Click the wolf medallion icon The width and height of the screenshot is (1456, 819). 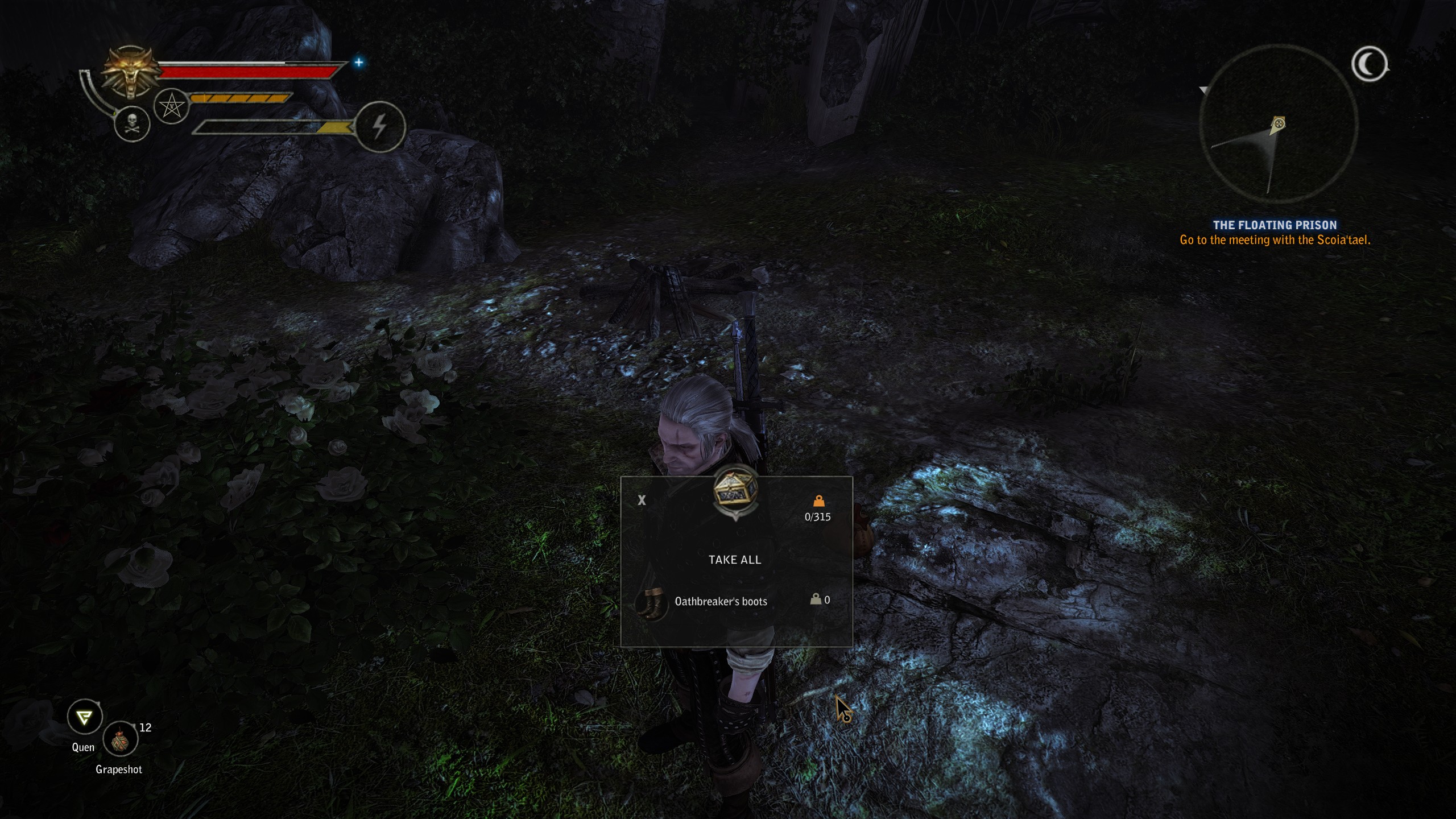coord(130,72)
